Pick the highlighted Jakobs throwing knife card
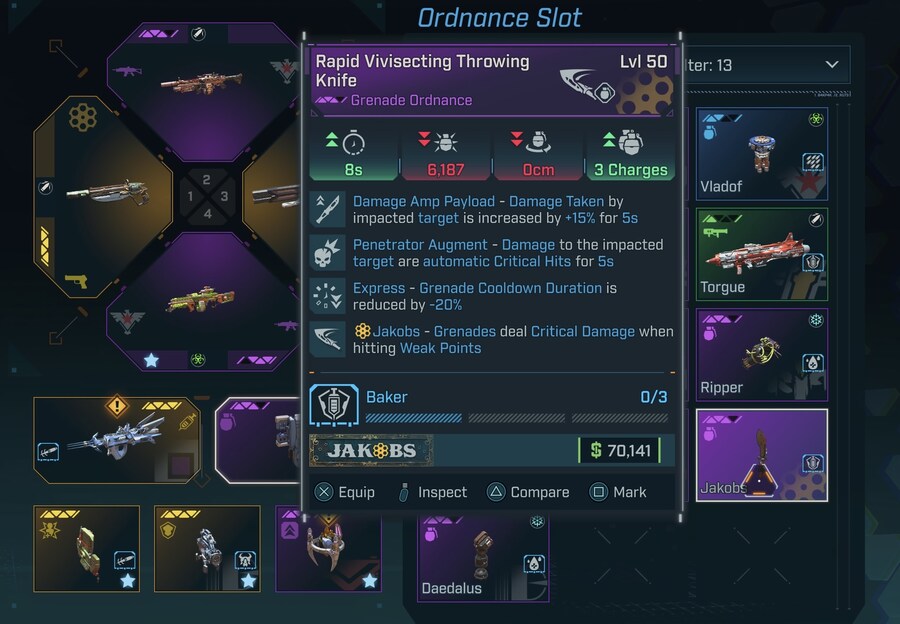 click(x=761, y=454)
